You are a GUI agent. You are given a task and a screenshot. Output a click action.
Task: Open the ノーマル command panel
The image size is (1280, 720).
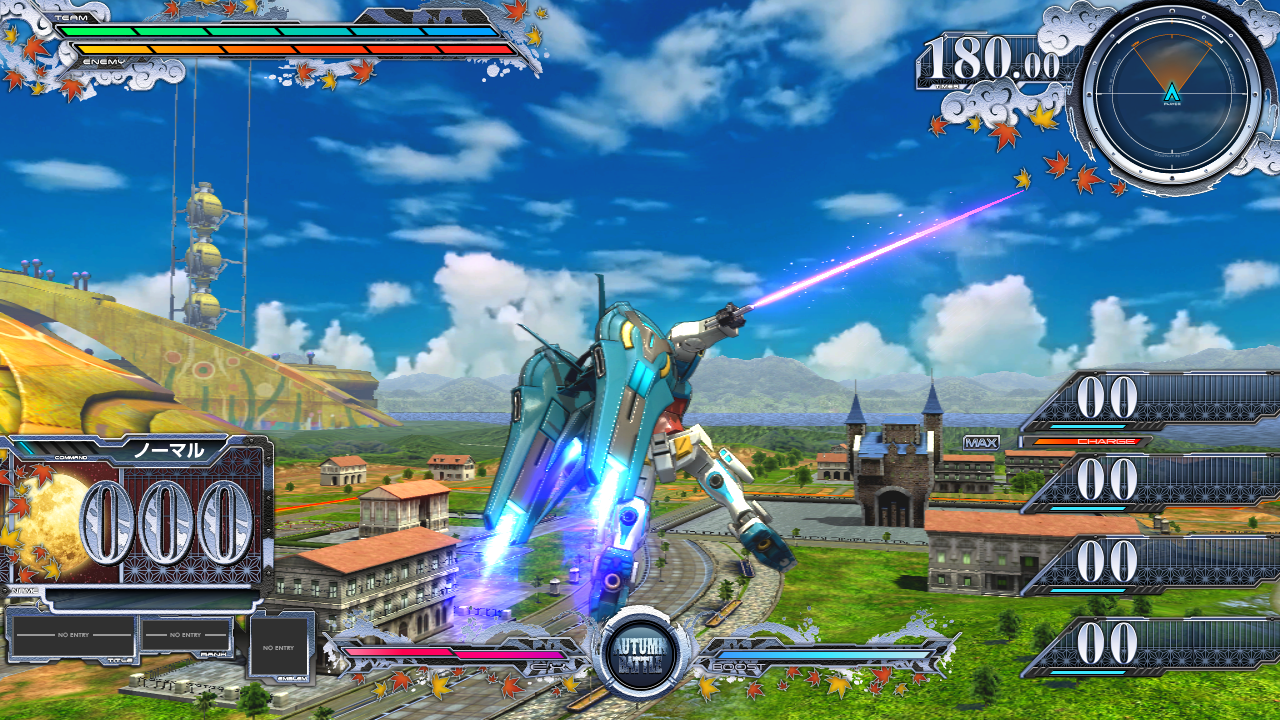[169, 451]
